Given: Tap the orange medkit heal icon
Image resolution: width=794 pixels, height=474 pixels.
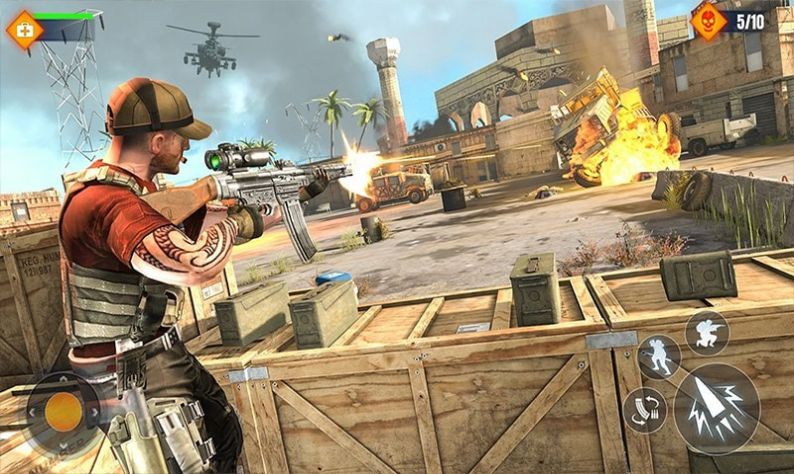Looking at the screenshot, I should [x=24, y=30].
